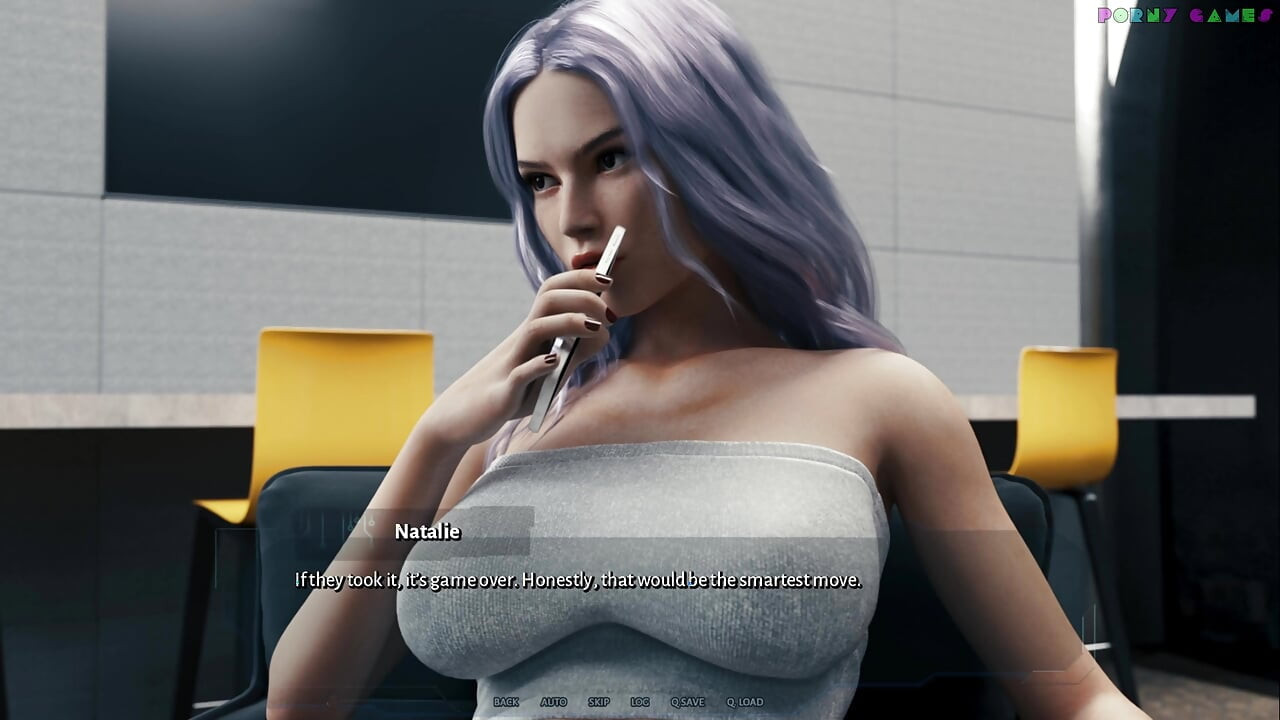The width and height of the screenshot is (1280, 720).
Task: Select LOG from the bottom quick menu bar
Action: (x=639, y=702)
